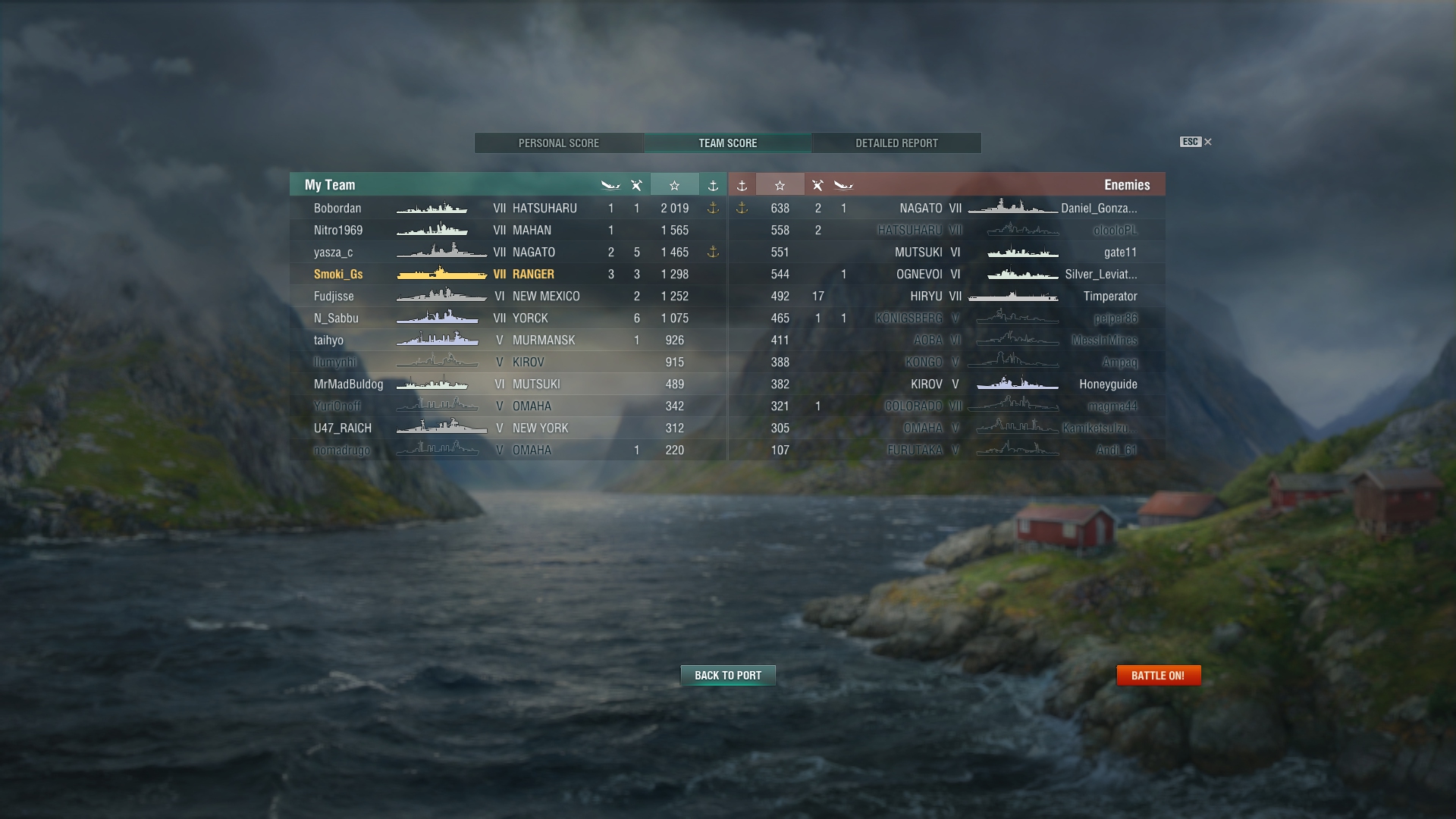Choose enemy Silver_Leviat's Ognevoi row

click(x=946, y=275)
